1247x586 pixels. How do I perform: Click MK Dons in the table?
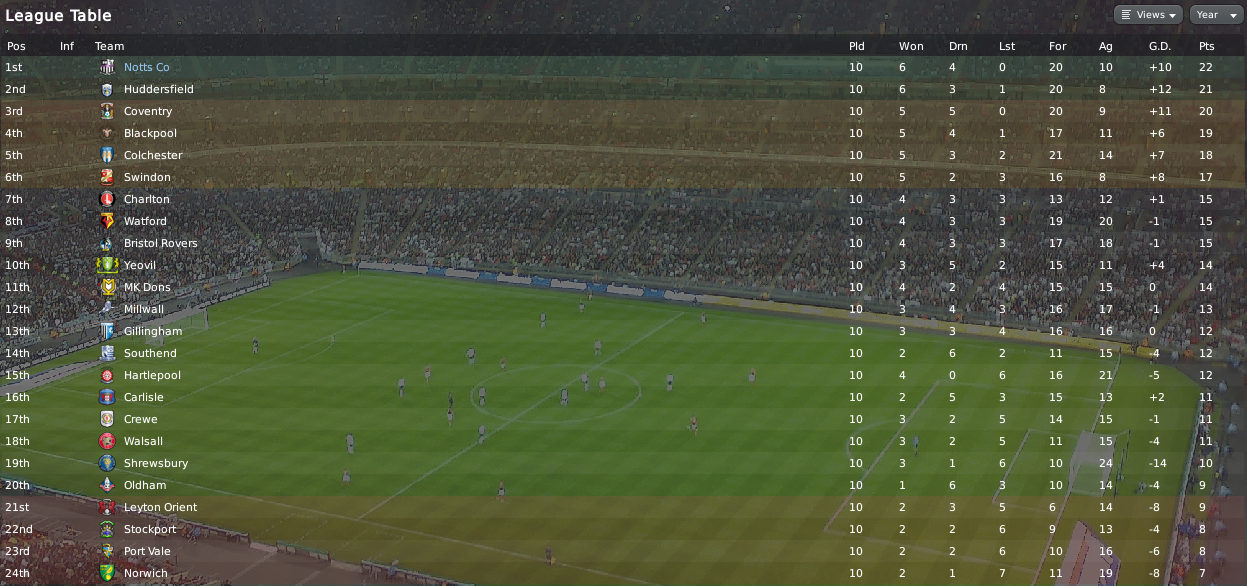(147, 287)
